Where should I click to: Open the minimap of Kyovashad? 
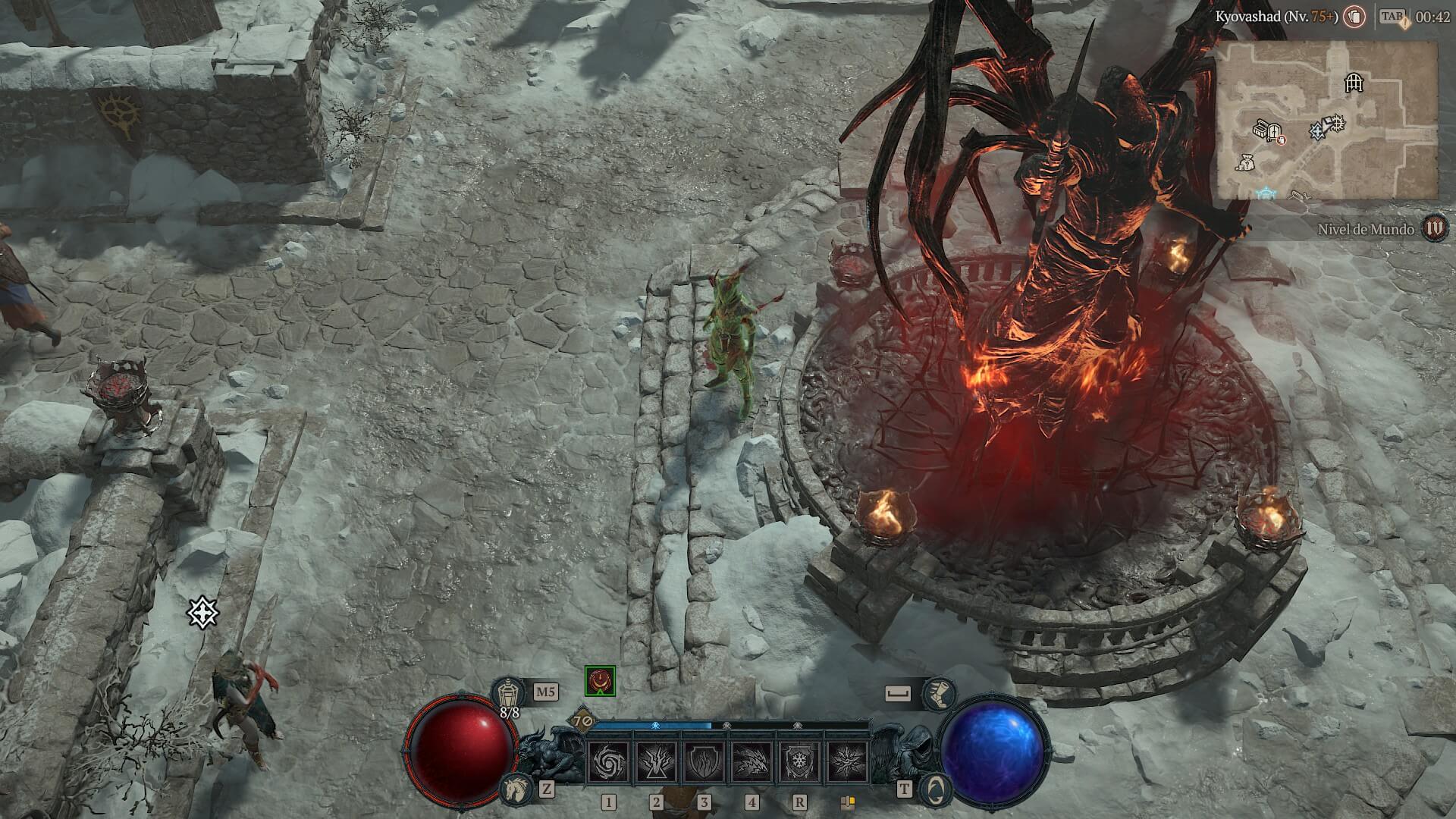click(1327, 120)
